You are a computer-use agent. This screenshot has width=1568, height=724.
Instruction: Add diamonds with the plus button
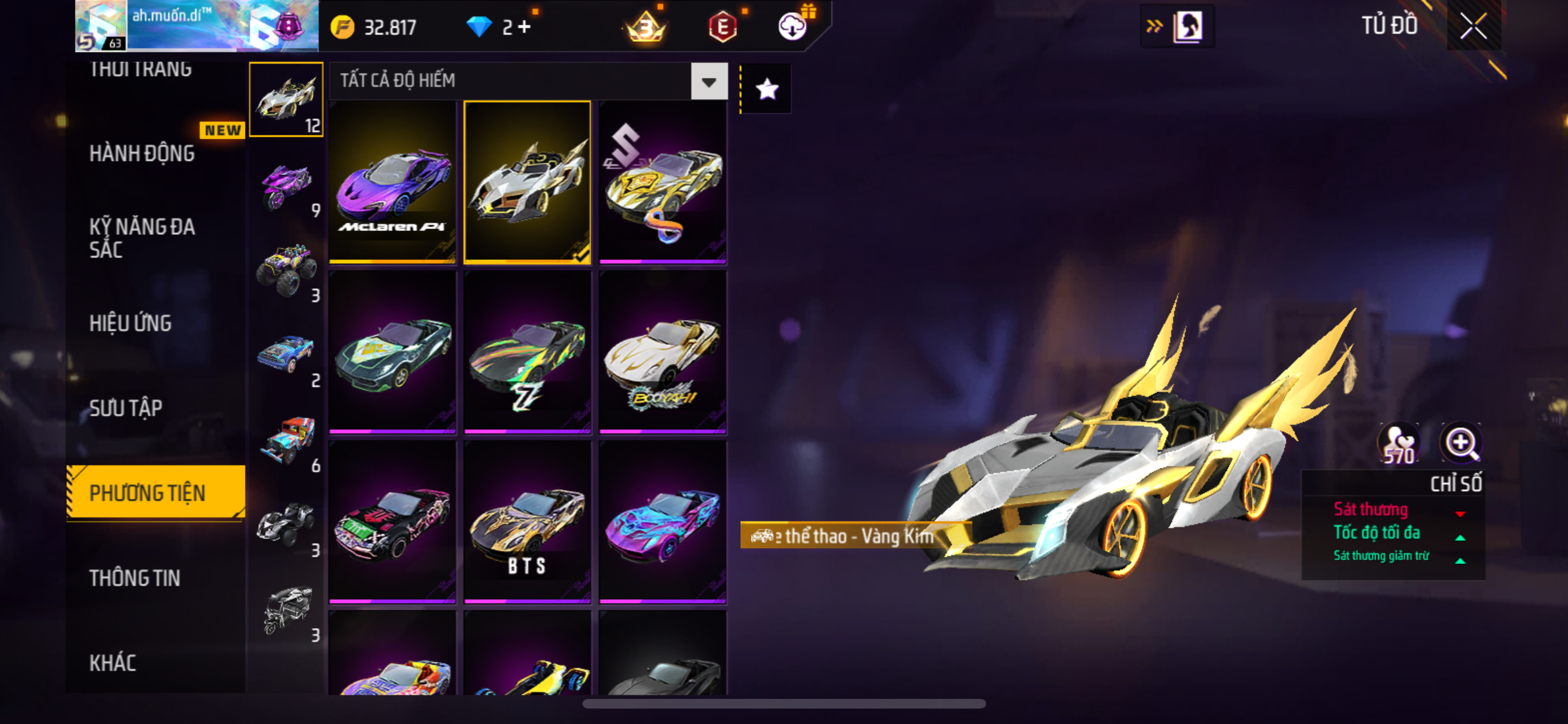(x=525, y=27)
